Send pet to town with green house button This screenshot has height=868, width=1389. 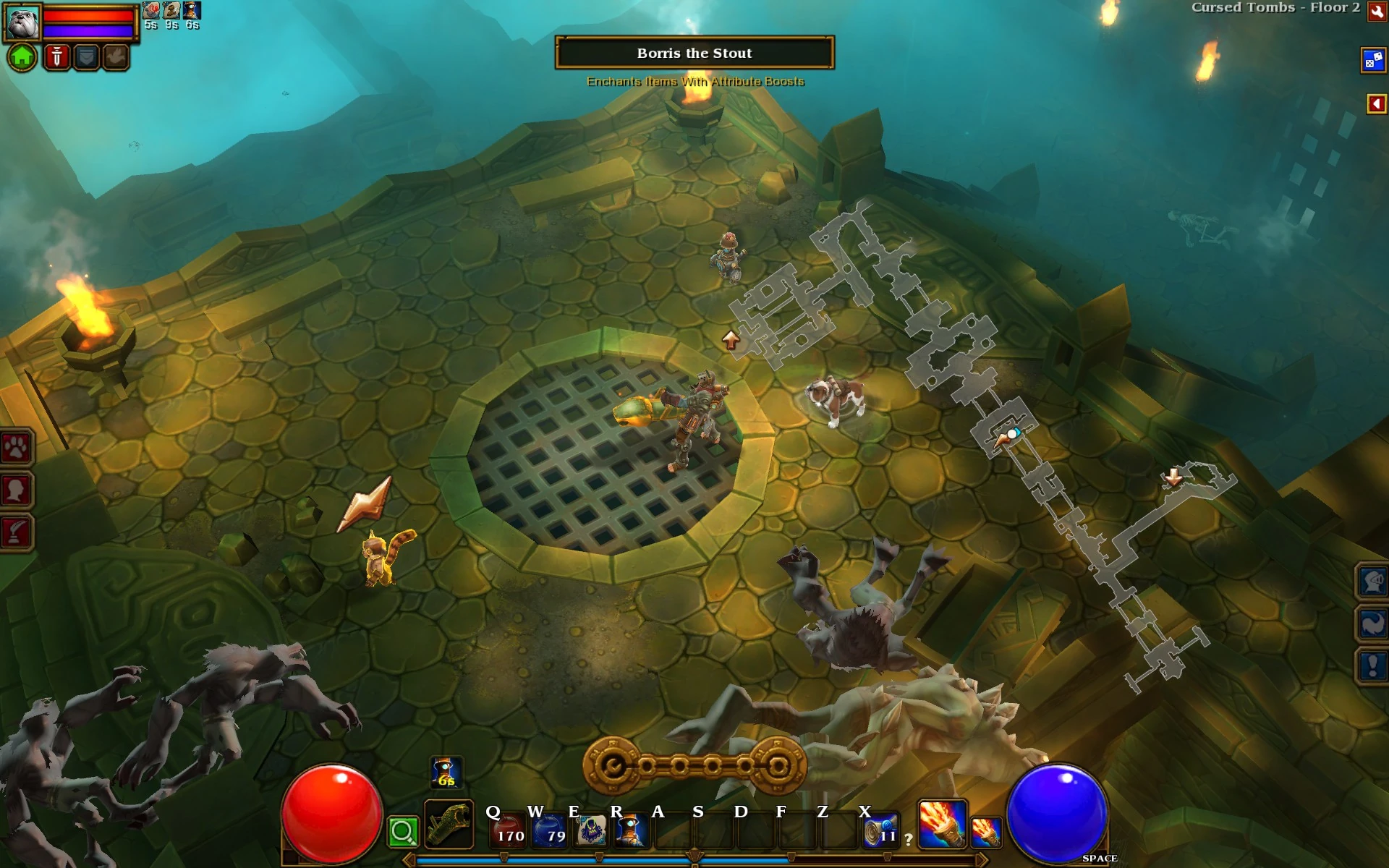point(22,56)
